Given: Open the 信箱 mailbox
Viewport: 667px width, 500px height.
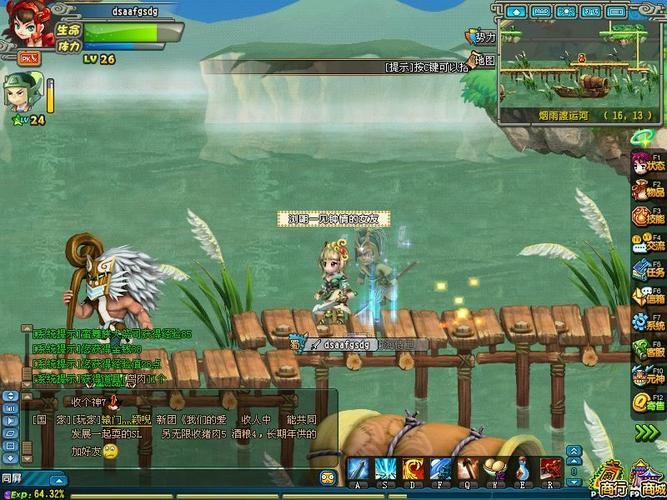Looking at the screenshot, I should click(x=647, y=296).
